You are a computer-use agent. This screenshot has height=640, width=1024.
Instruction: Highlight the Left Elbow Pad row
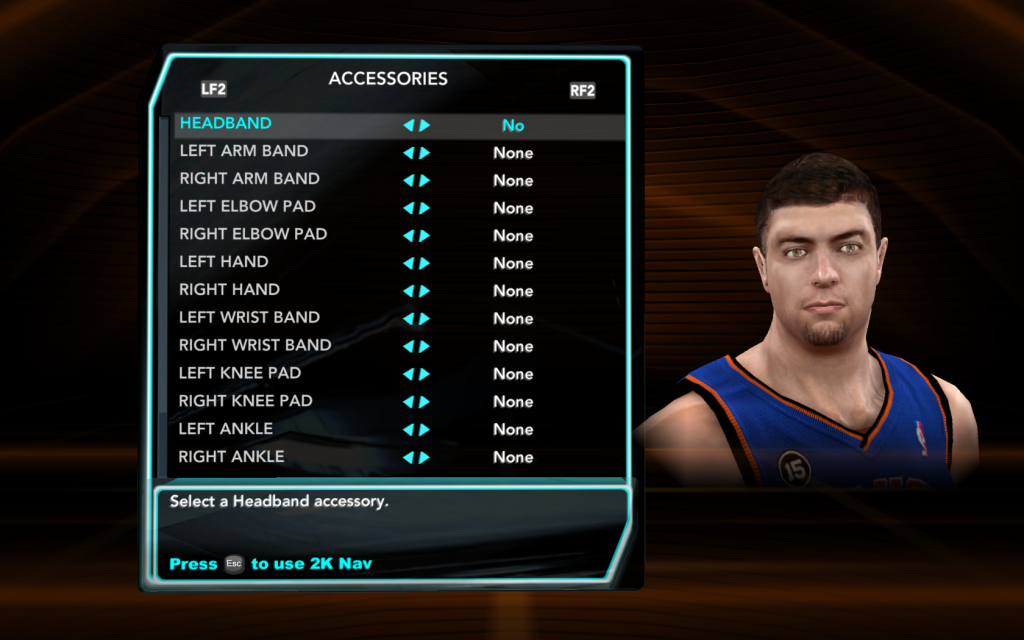pyautogui.click(x=248, y=207)
